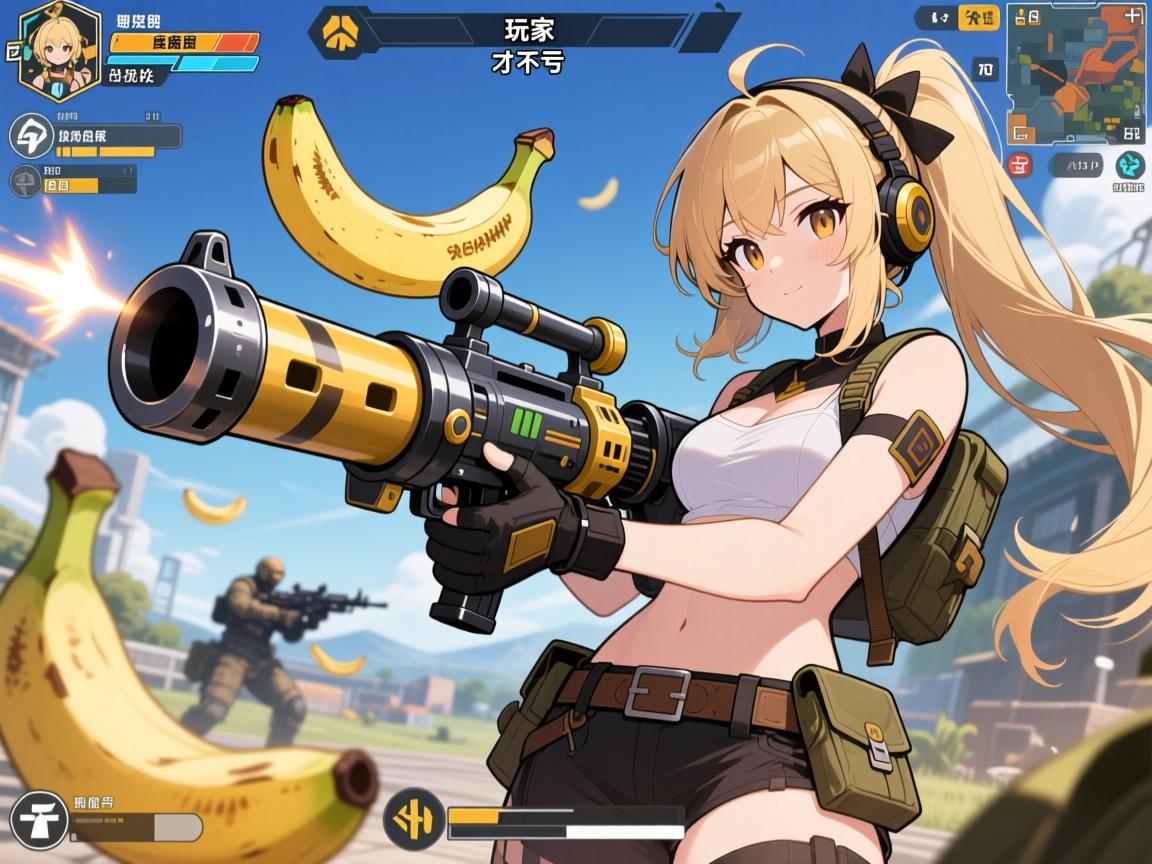The width and height of the screenshot is (1152, 864).
Task: Click the gray pill button under the minimap
Action: 1076,165
